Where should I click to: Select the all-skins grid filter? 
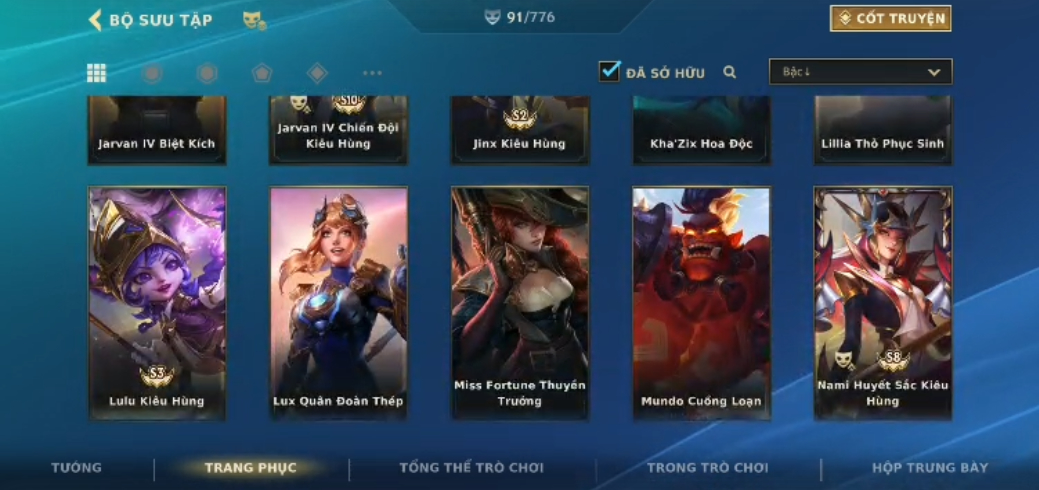coord(97,73)
